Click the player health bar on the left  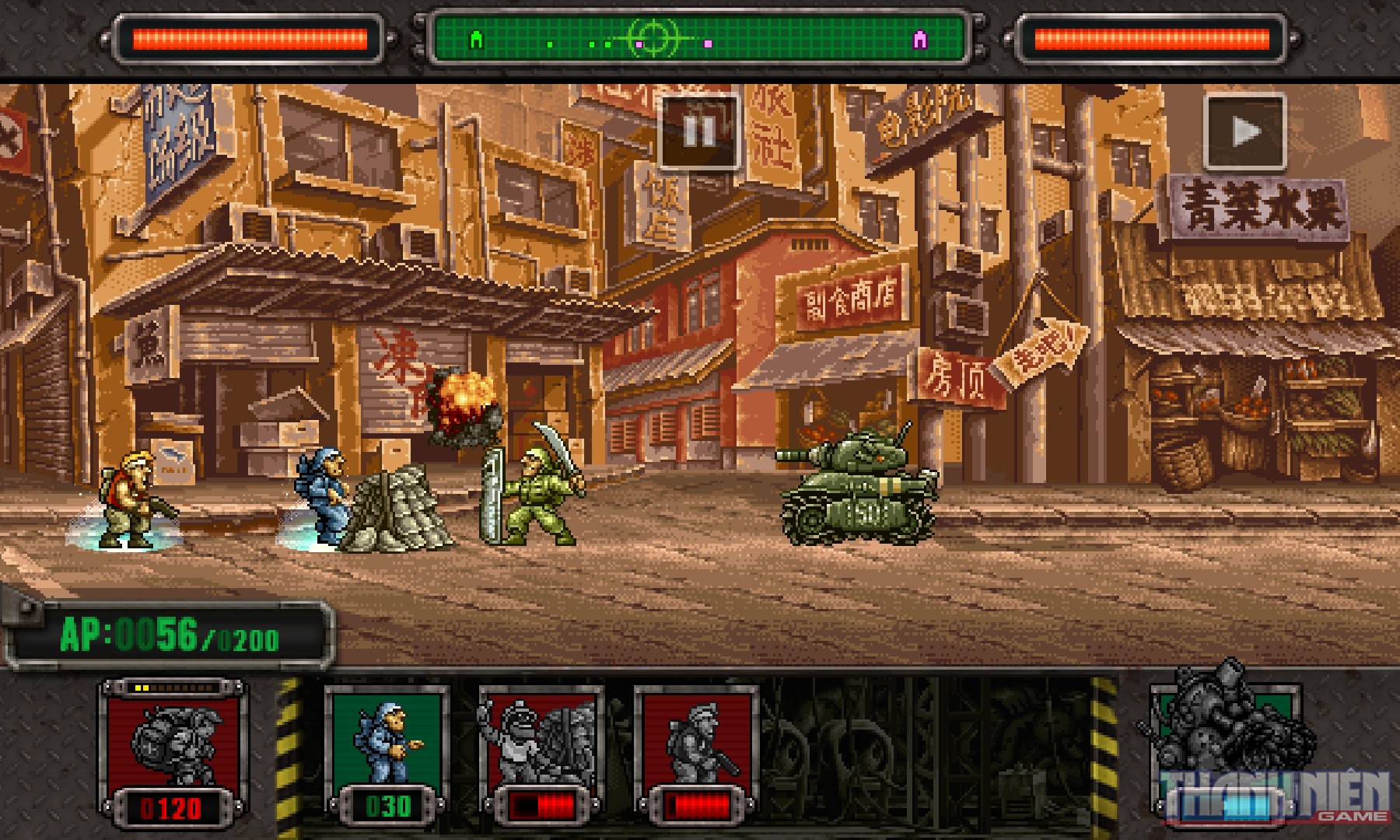coord(249,35)
